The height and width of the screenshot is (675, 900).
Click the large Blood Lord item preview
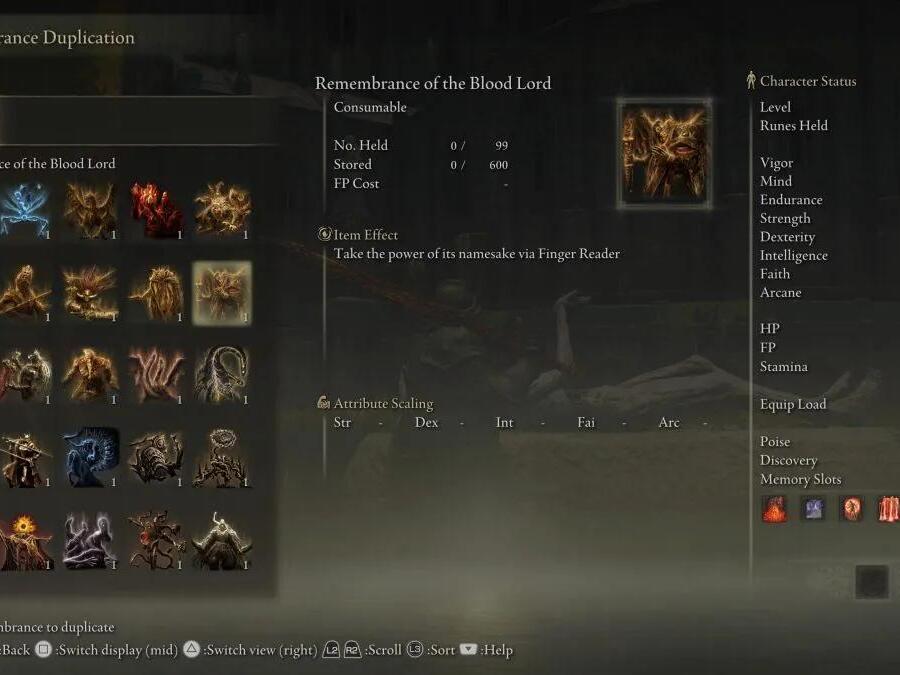pyautogui.click(x=664, y=154)
